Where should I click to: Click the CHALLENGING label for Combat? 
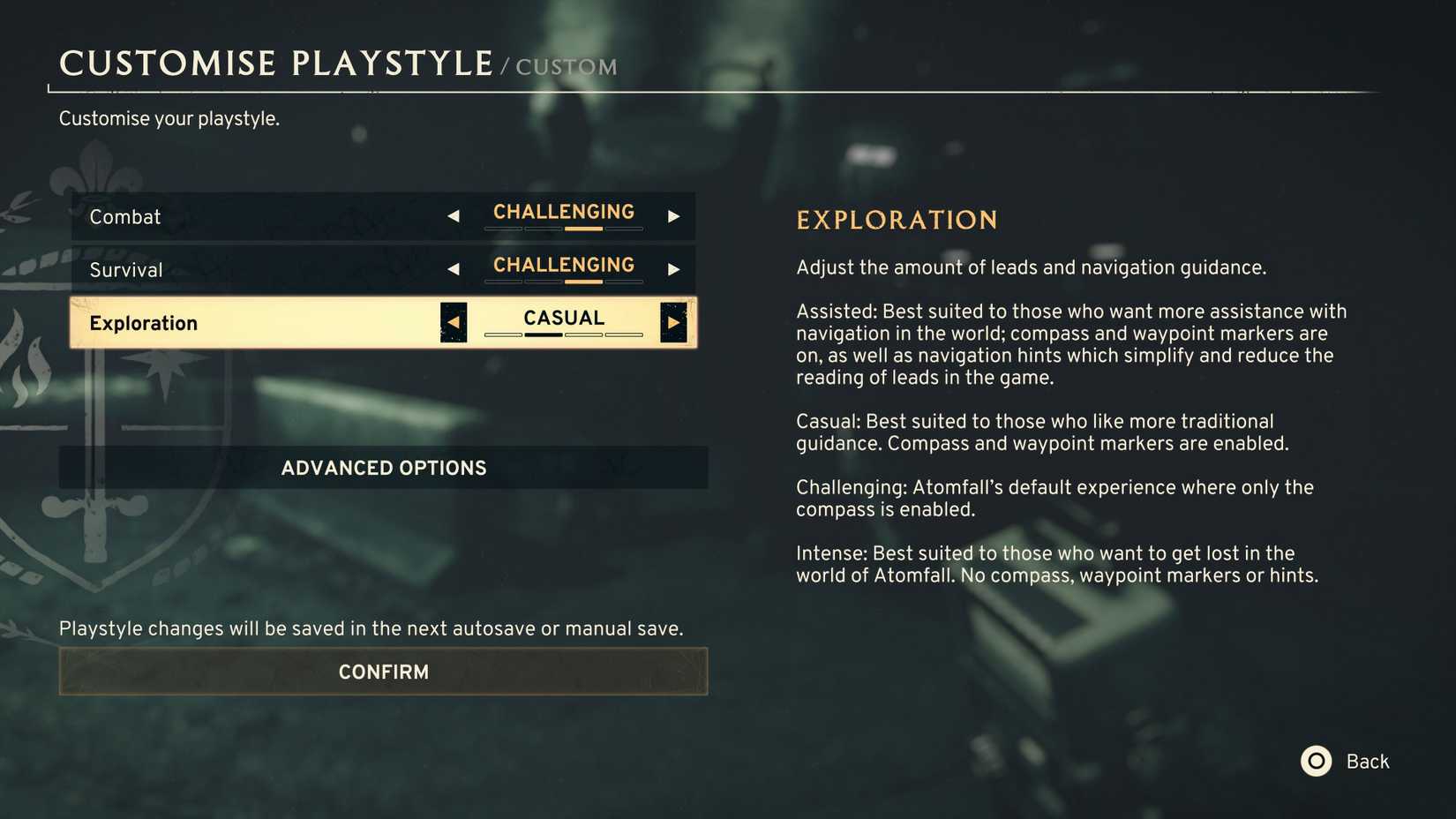(563, 212)
